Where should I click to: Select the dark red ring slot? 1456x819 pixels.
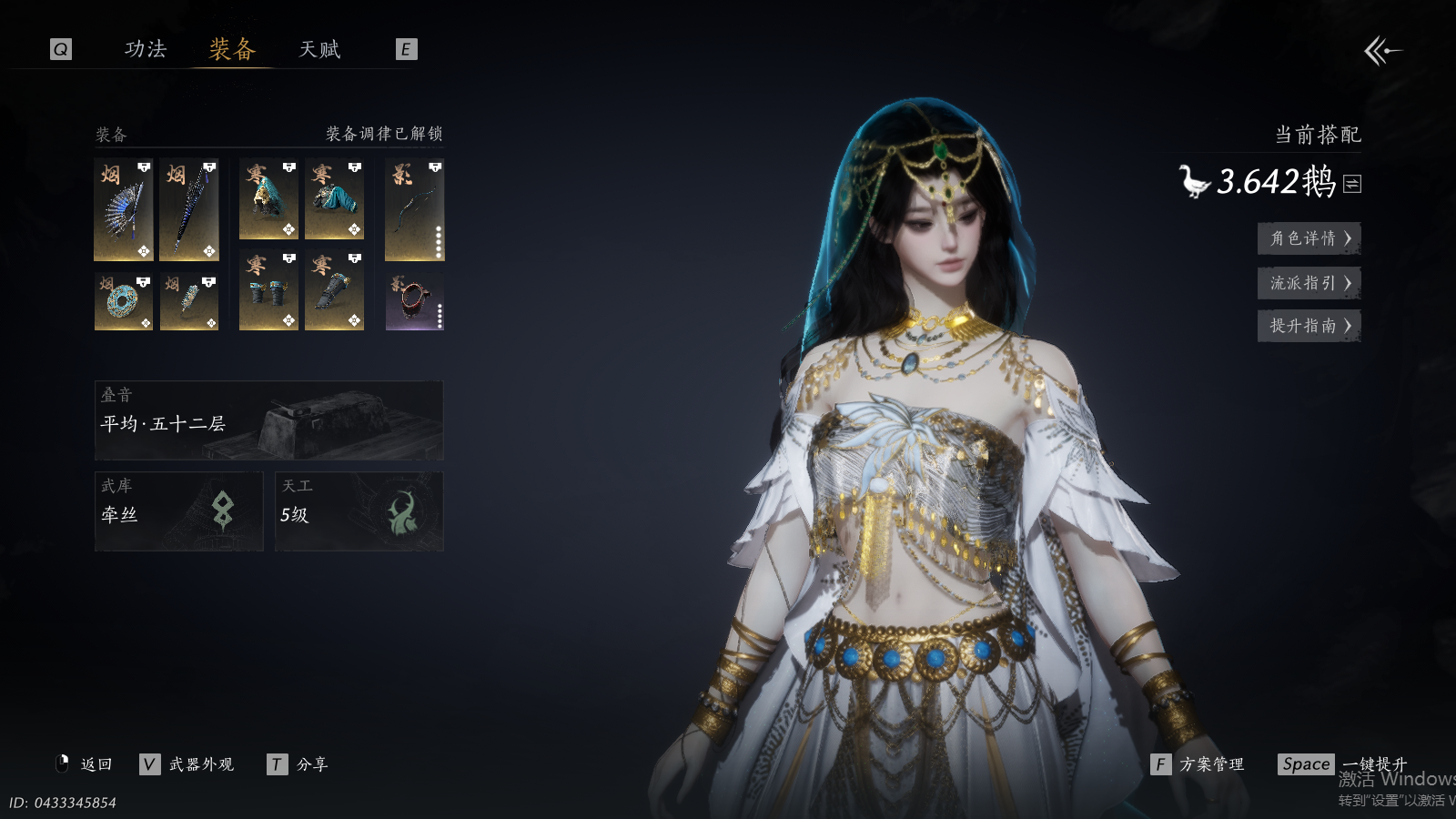coord(414,301)
